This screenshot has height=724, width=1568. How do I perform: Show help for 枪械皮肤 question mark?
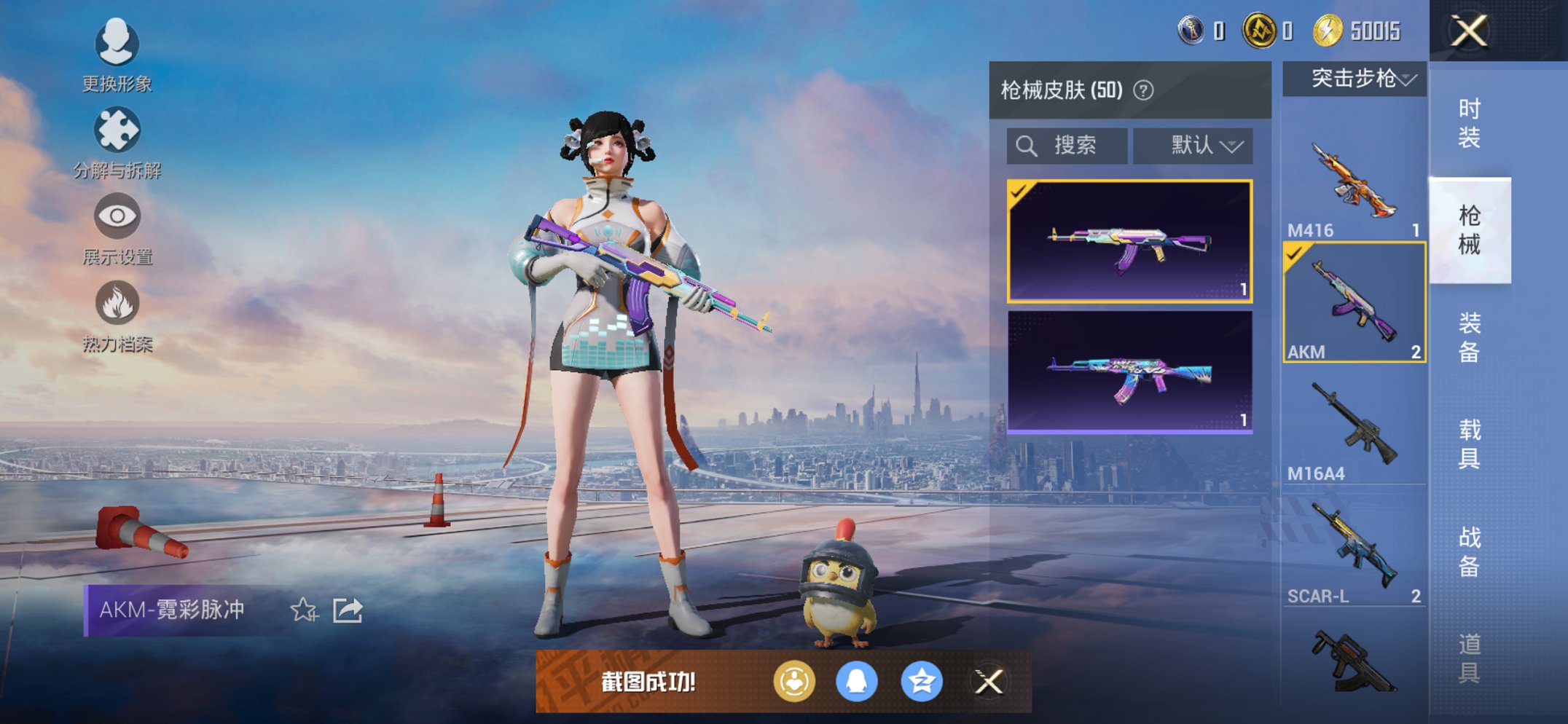(1143, 90)
